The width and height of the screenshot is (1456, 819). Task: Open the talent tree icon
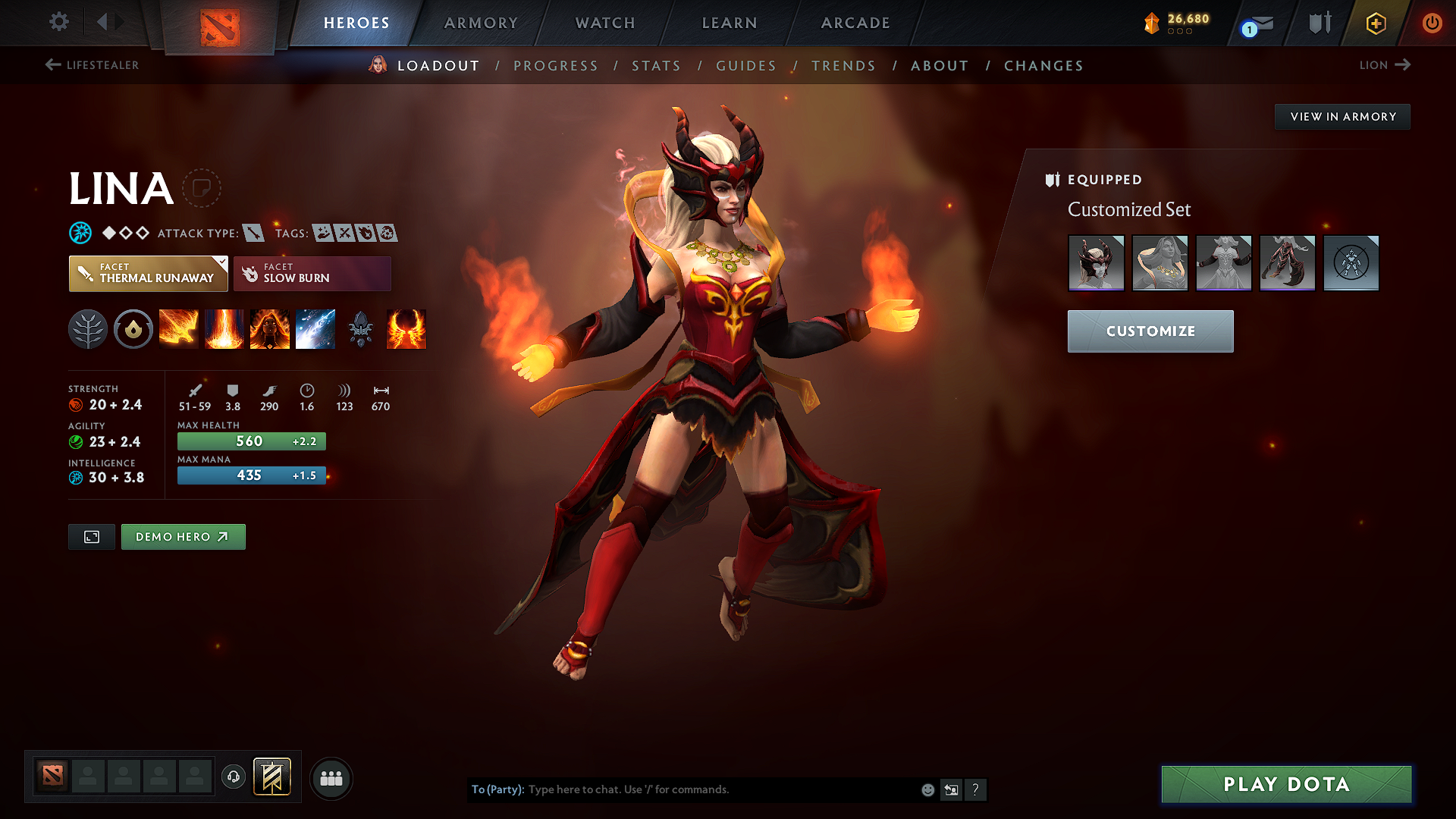click(88, 329)
